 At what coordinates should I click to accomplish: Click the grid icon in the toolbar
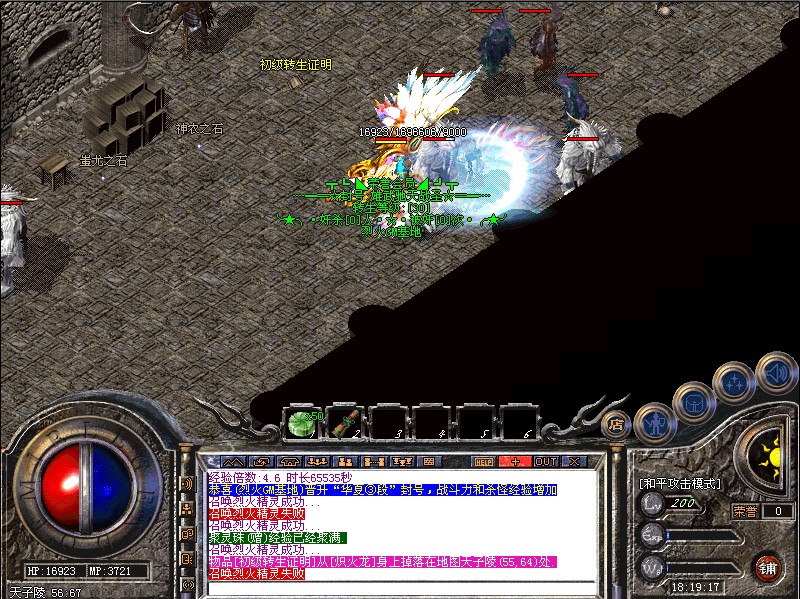[429, 462]
